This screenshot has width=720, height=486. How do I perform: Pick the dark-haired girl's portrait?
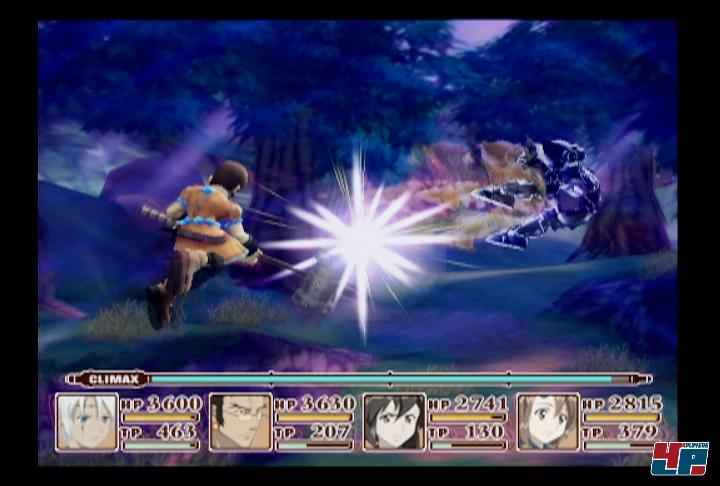click(394, 422)
